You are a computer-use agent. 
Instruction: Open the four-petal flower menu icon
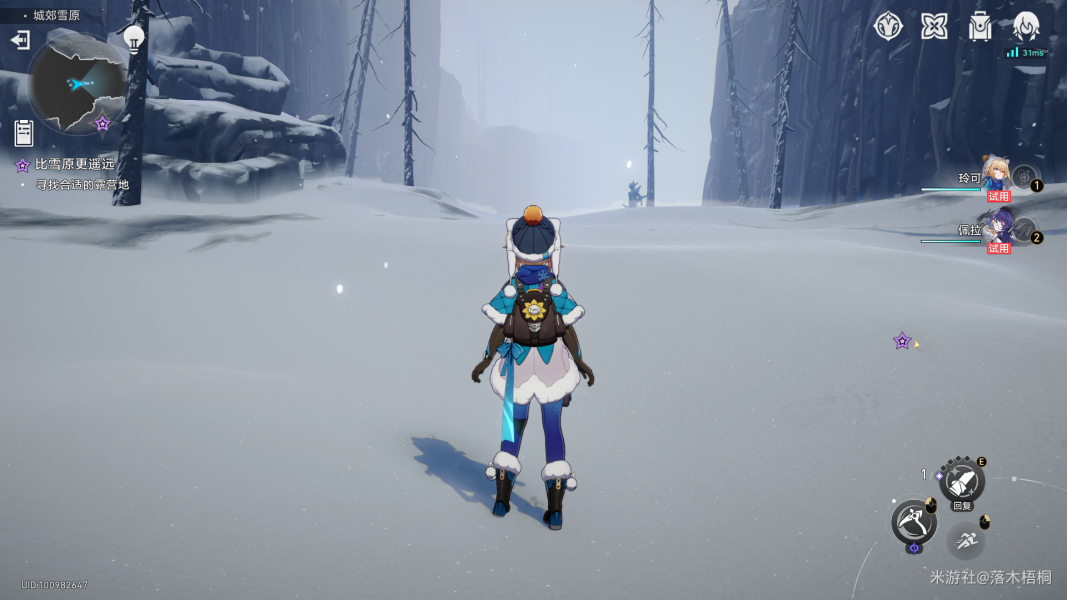point(934,27)
